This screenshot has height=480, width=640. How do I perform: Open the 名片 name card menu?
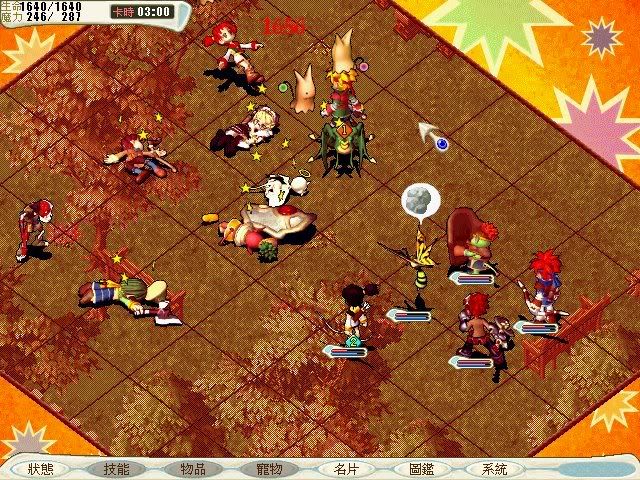(345, 468)
